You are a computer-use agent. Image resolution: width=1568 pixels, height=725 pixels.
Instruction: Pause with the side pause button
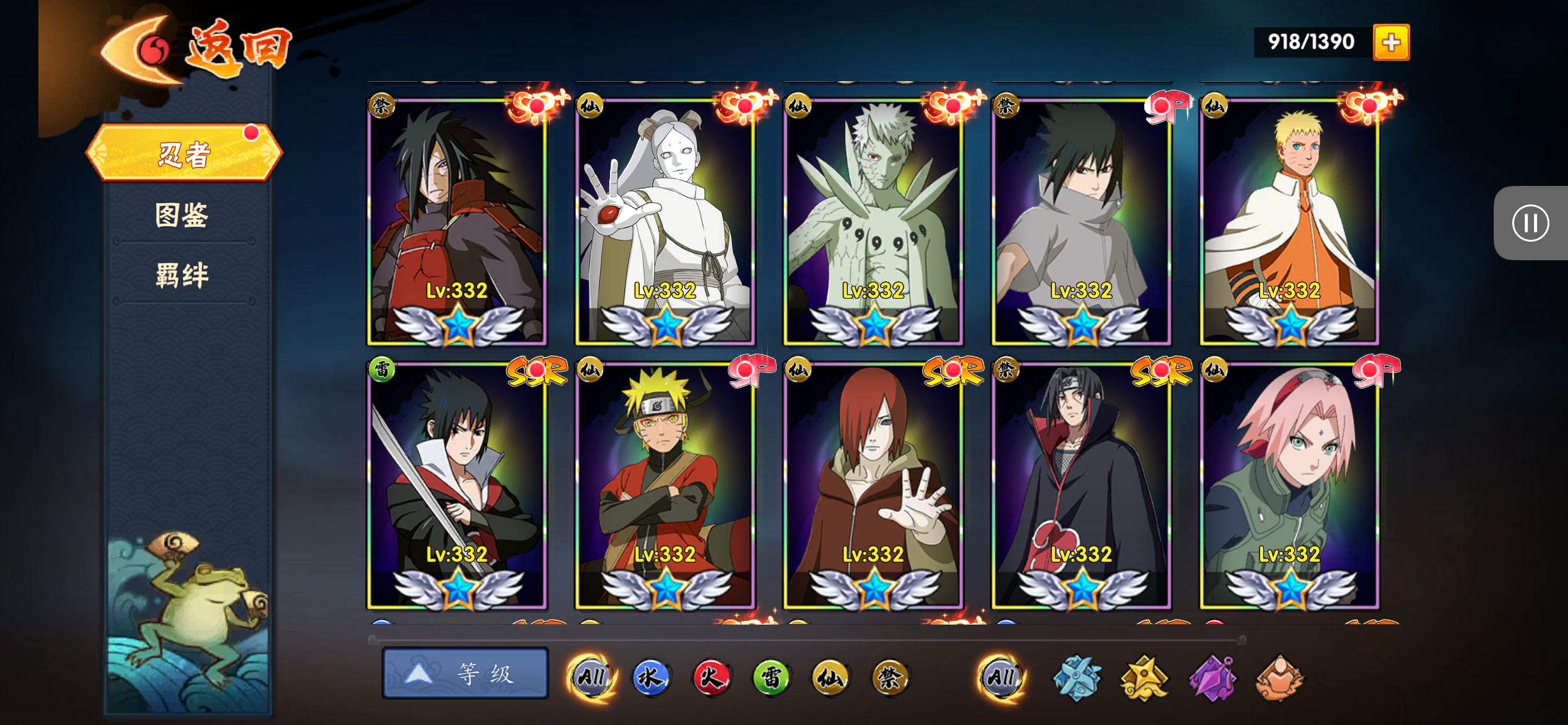pos(1530,223)
